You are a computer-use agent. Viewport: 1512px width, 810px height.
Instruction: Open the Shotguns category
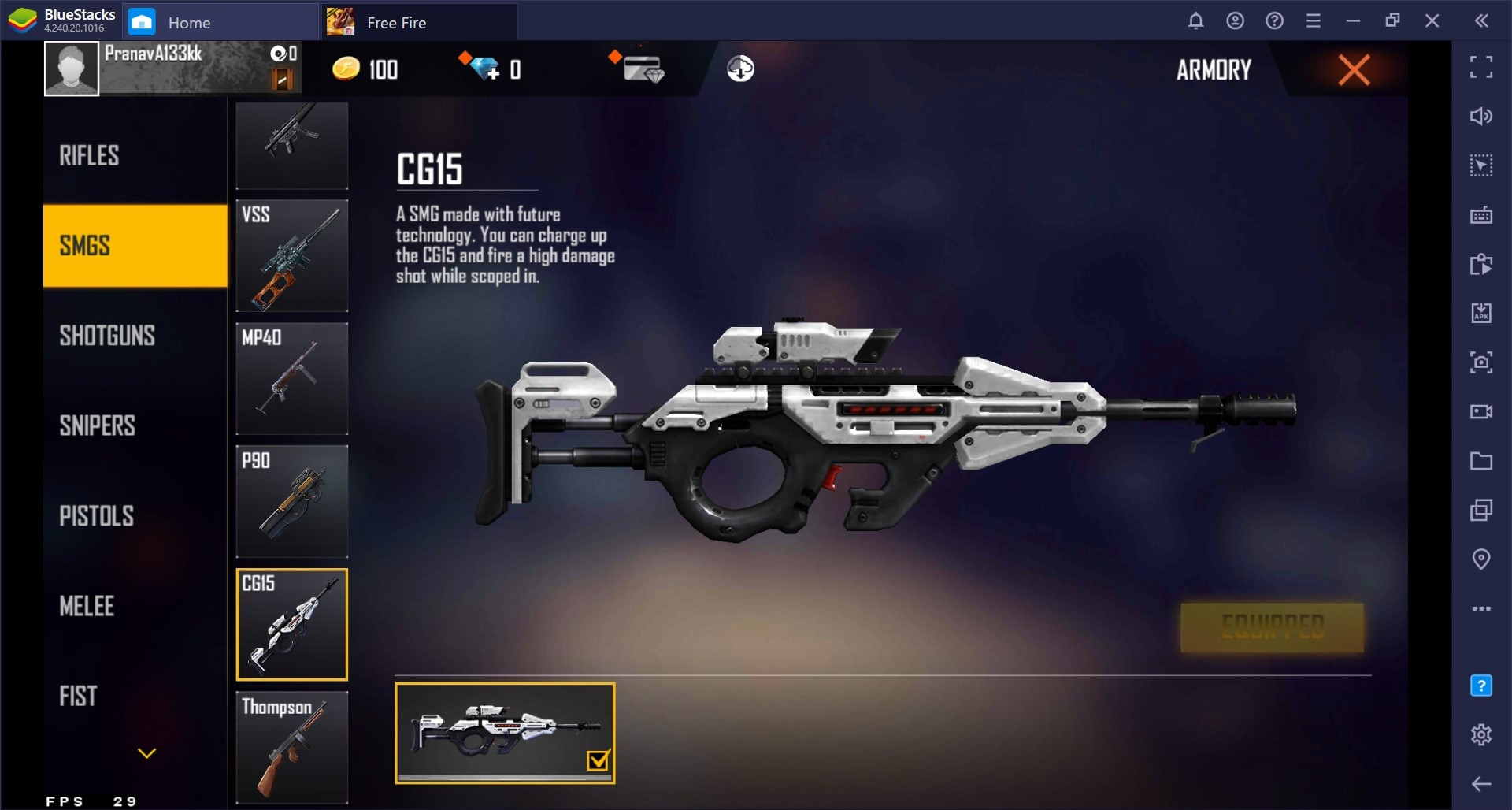pyautogui.click(x=107, y=336)
